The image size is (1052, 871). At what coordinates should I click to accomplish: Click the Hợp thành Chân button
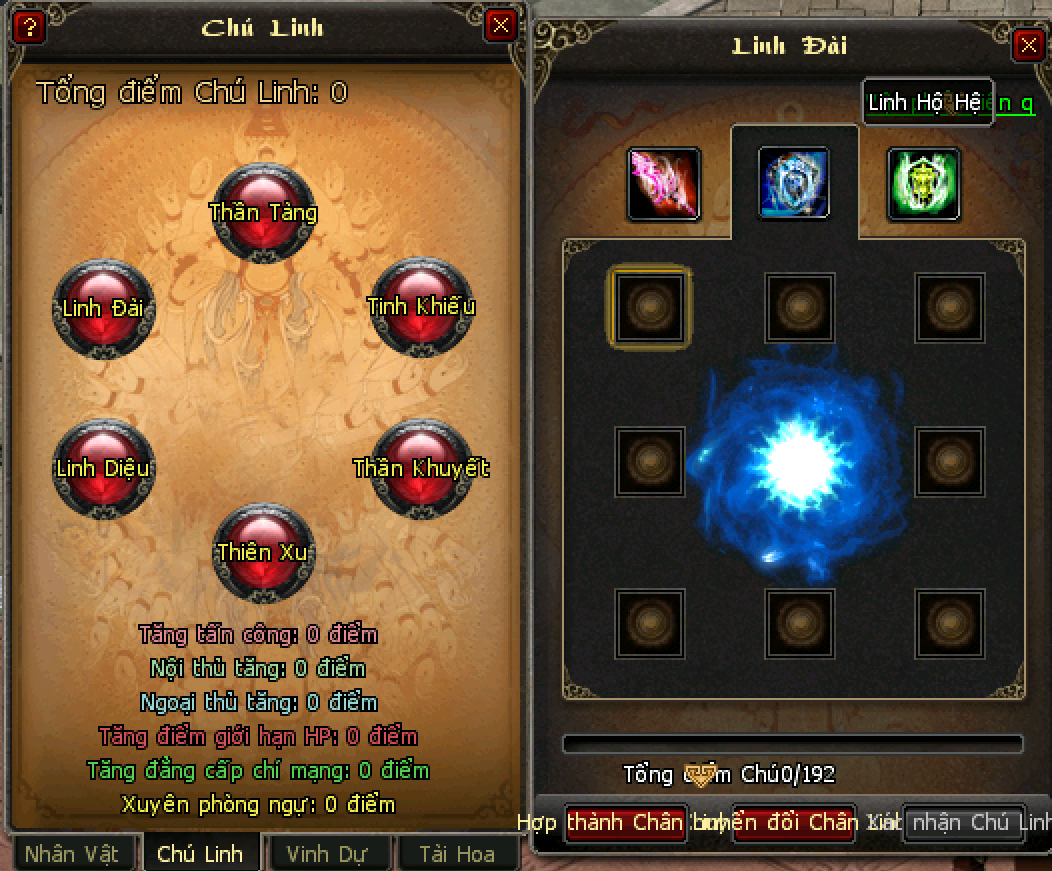[626, 823]
